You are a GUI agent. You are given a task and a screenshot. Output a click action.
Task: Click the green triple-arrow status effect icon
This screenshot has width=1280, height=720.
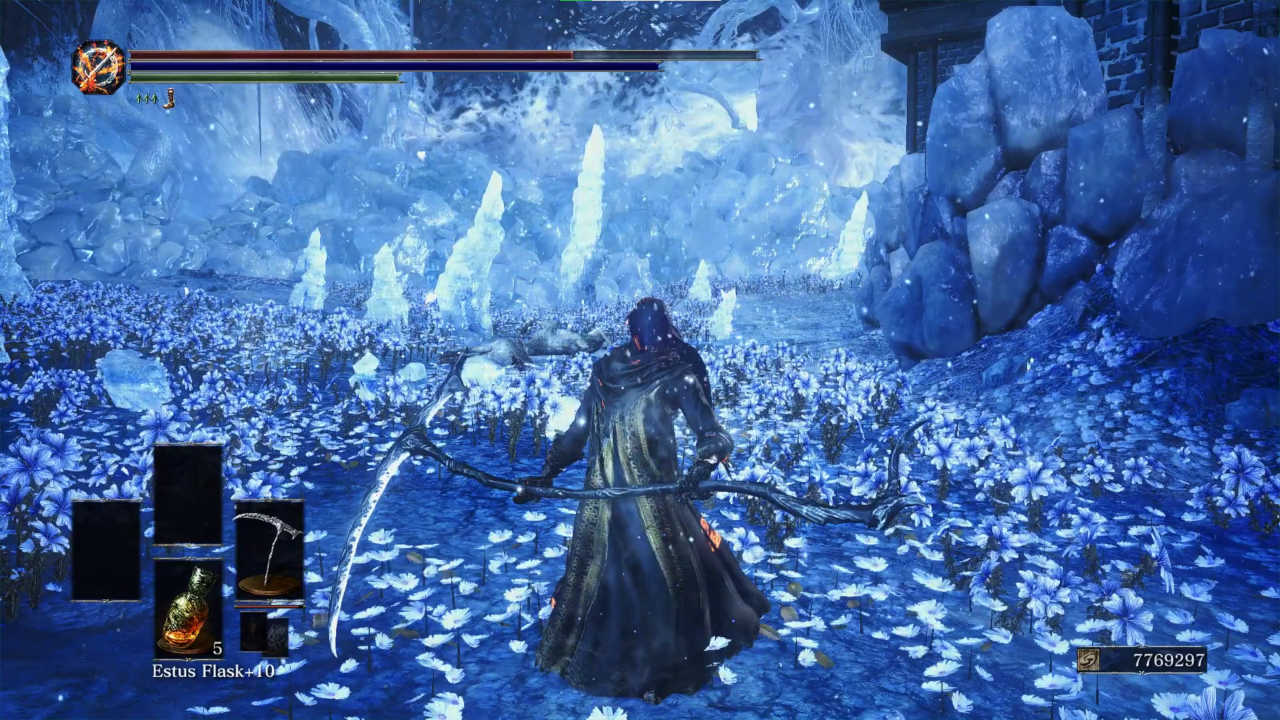click(x=144, y=98)
